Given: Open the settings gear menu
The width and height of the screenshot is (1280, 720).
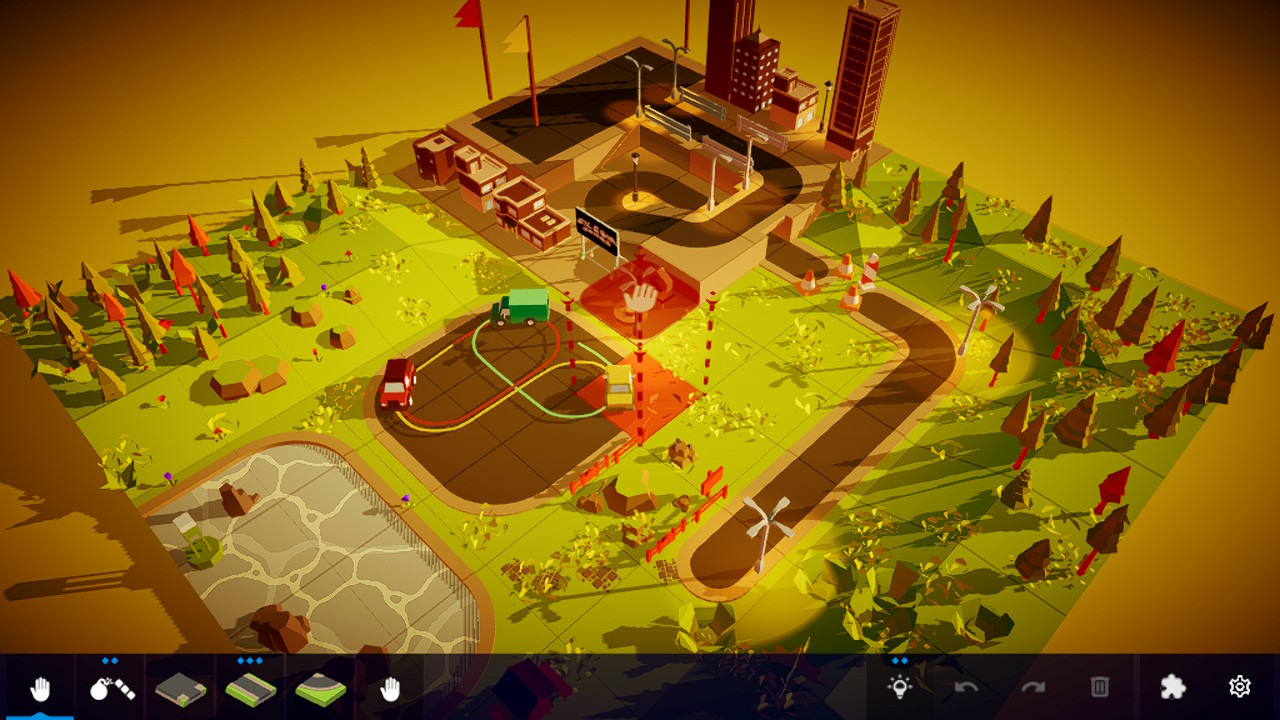Looking at the screenshot, I should point(1240,687).
